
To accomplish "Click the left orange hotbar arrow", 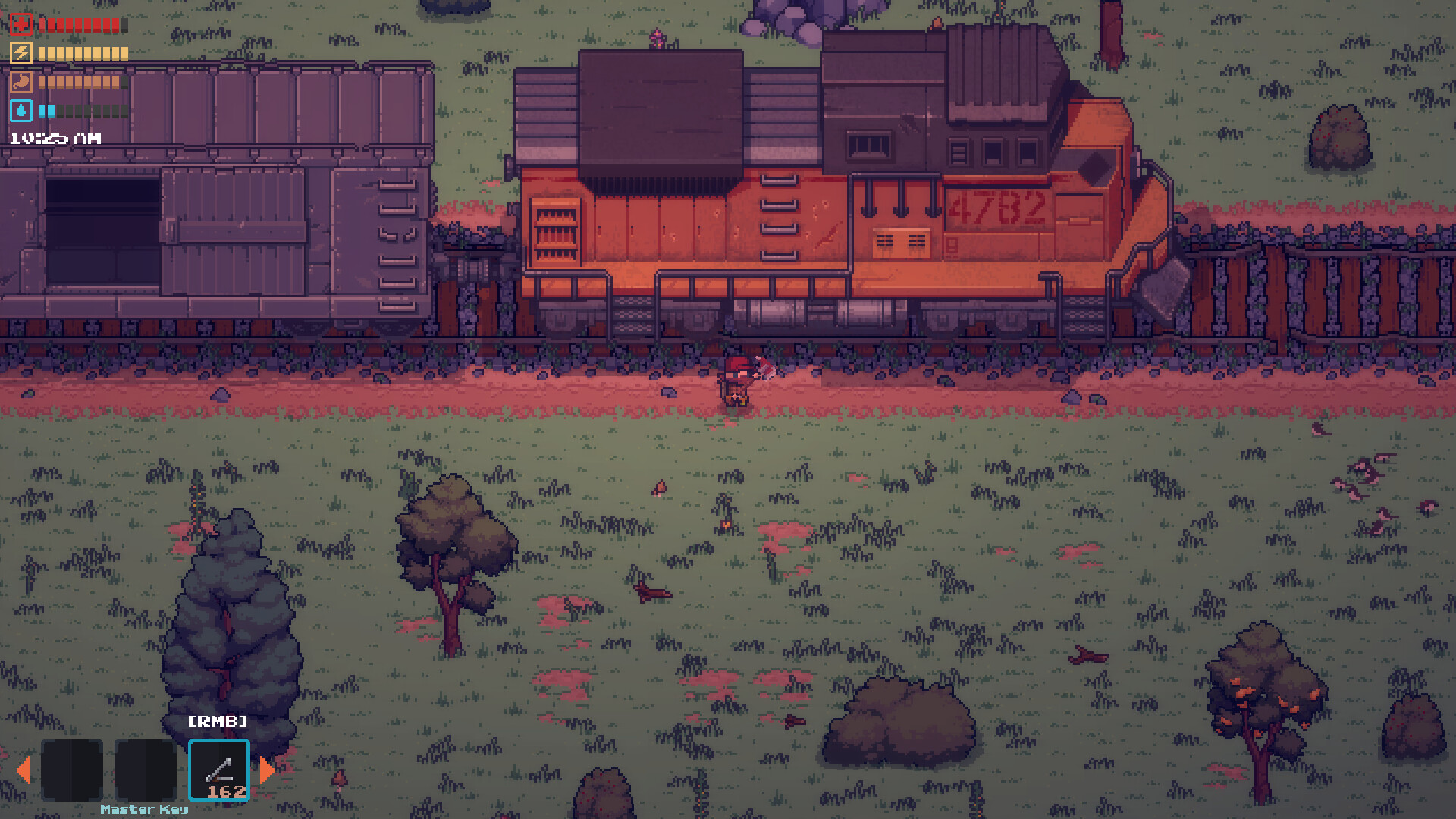I will (25, 770).
